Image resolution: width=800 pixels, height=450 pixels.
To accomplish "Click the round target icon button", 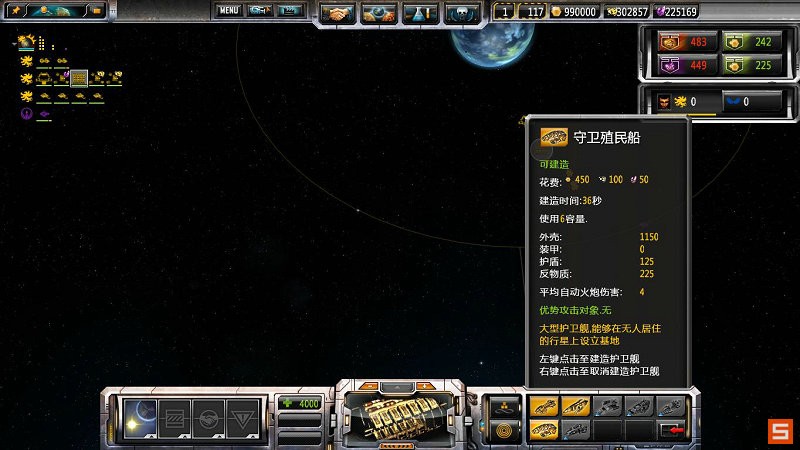I will click(x=503, y=429).
